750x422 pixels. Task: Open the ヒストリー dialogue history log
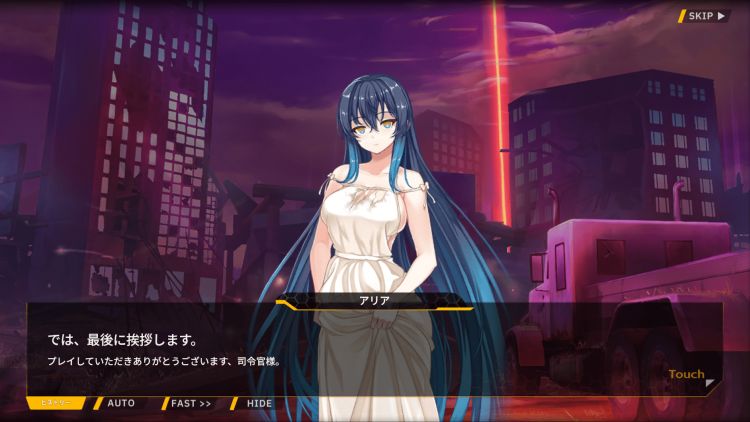click(58, 403)
